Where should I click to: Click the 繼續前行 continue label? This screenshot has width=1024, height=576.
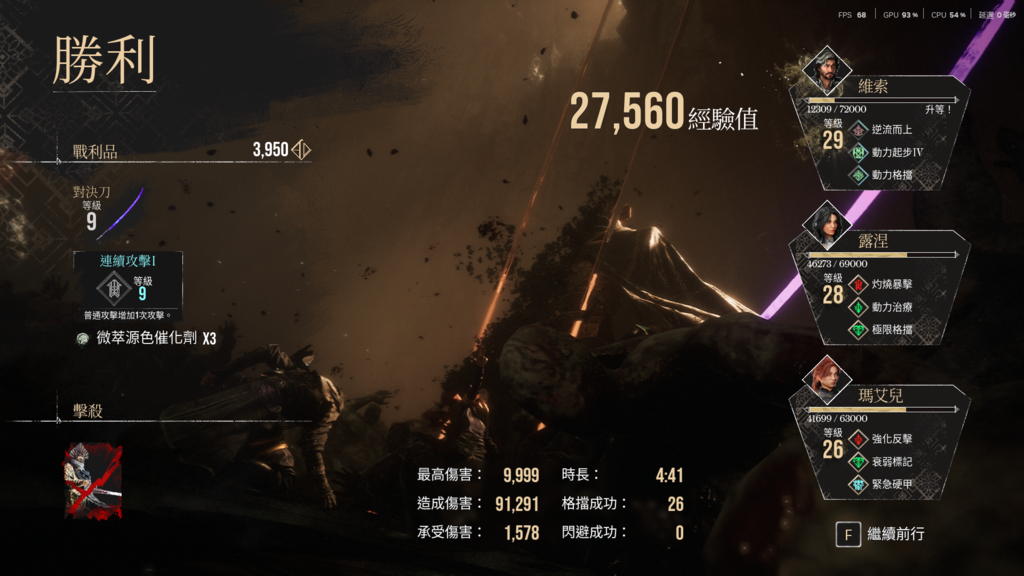(896, 534)
